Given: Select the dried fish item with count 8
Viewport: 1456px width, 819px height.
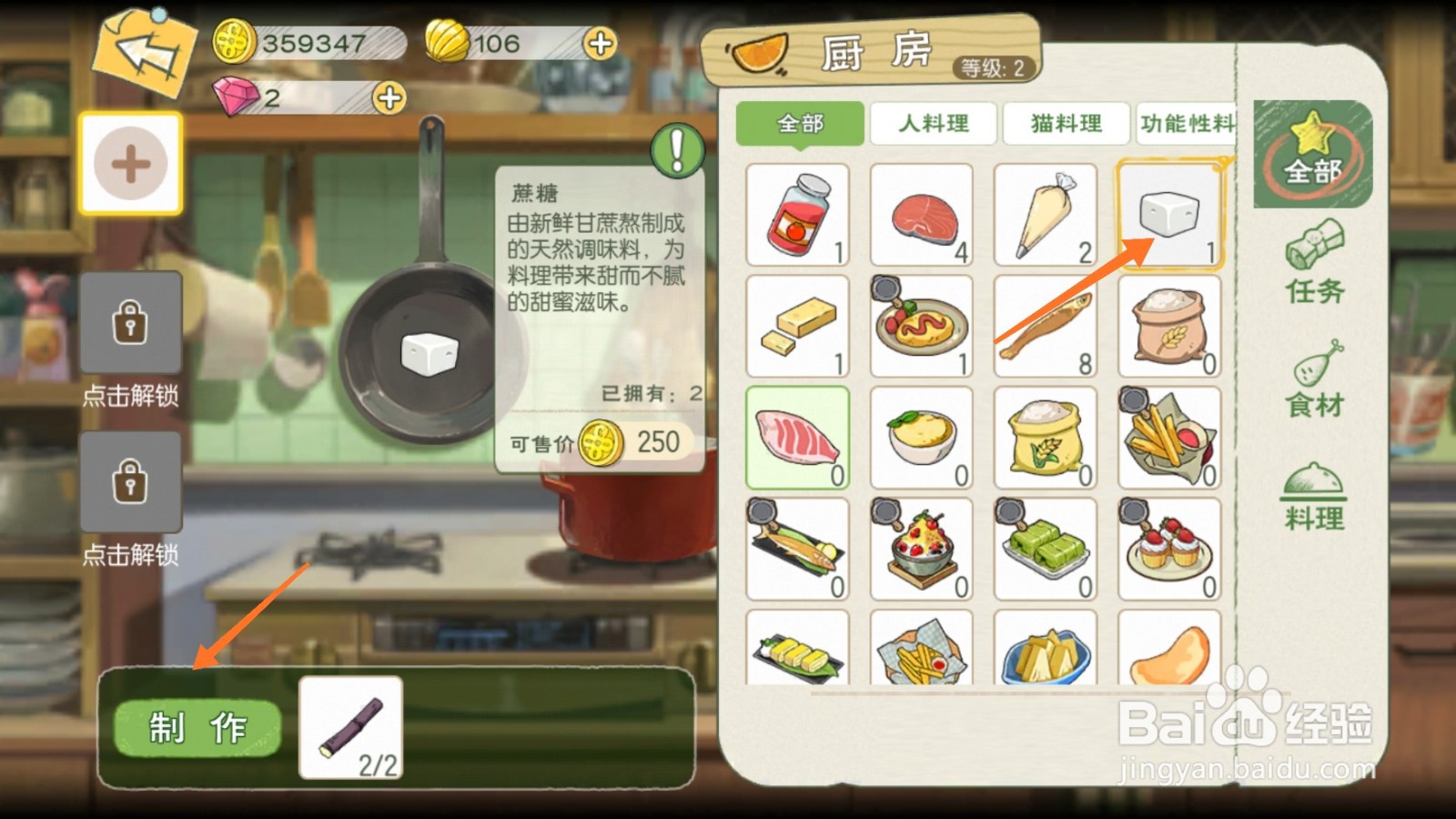Looking at the screenshot, I should pyautogui.click(x=1046, y=326).
